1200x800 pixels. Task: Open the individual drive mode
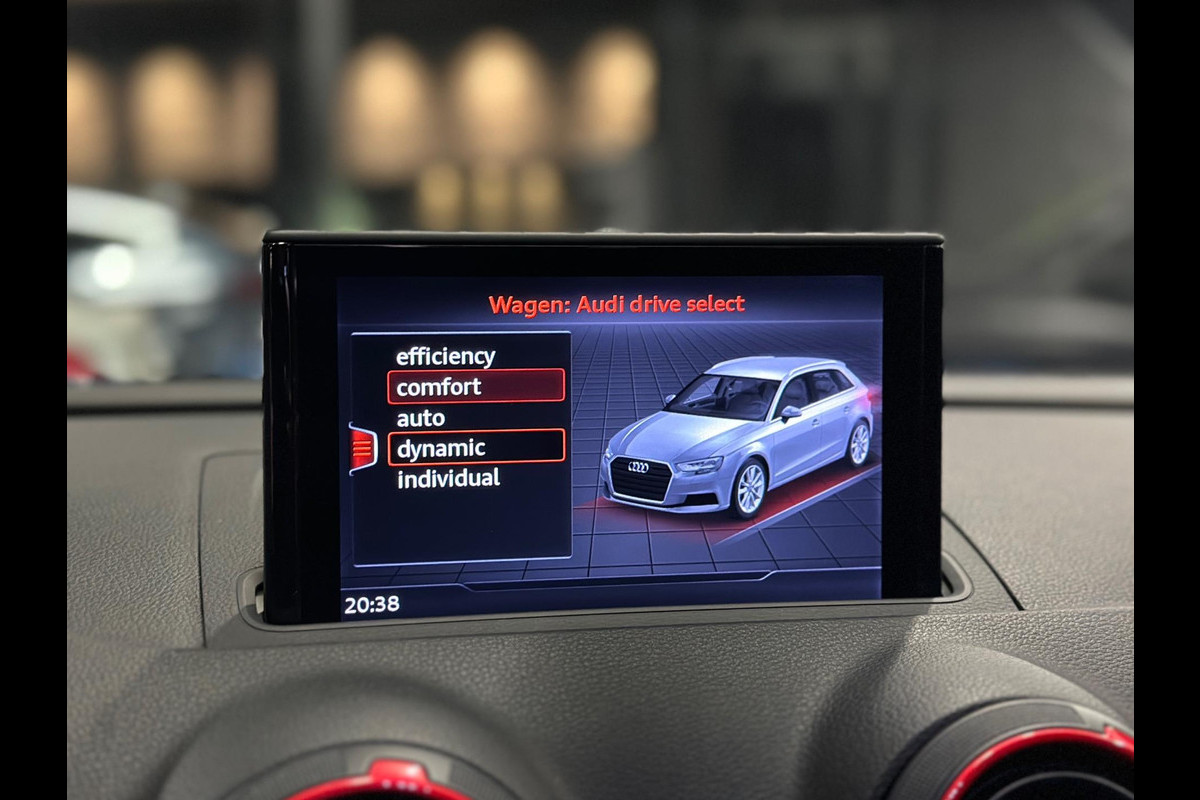point(448,479)
